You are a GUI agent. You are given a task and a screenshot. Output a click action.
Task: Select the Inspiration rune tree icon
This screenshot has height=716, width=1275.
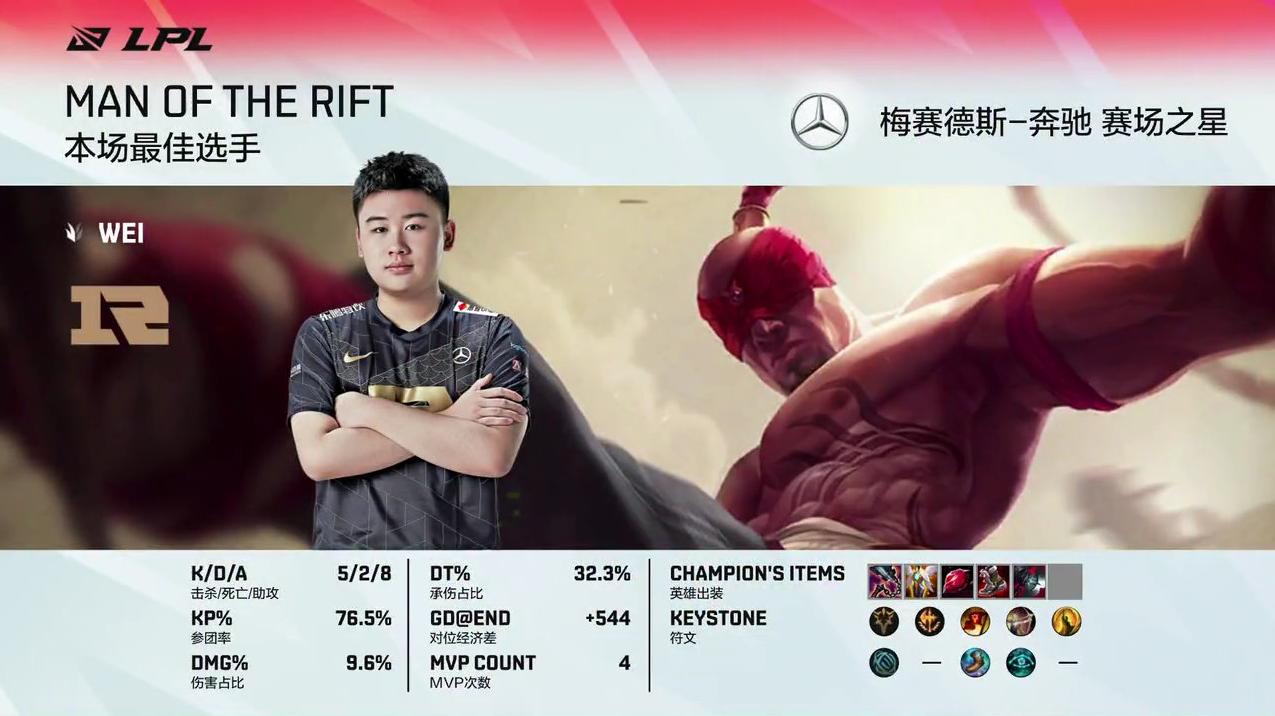click(x=884, y=662)
